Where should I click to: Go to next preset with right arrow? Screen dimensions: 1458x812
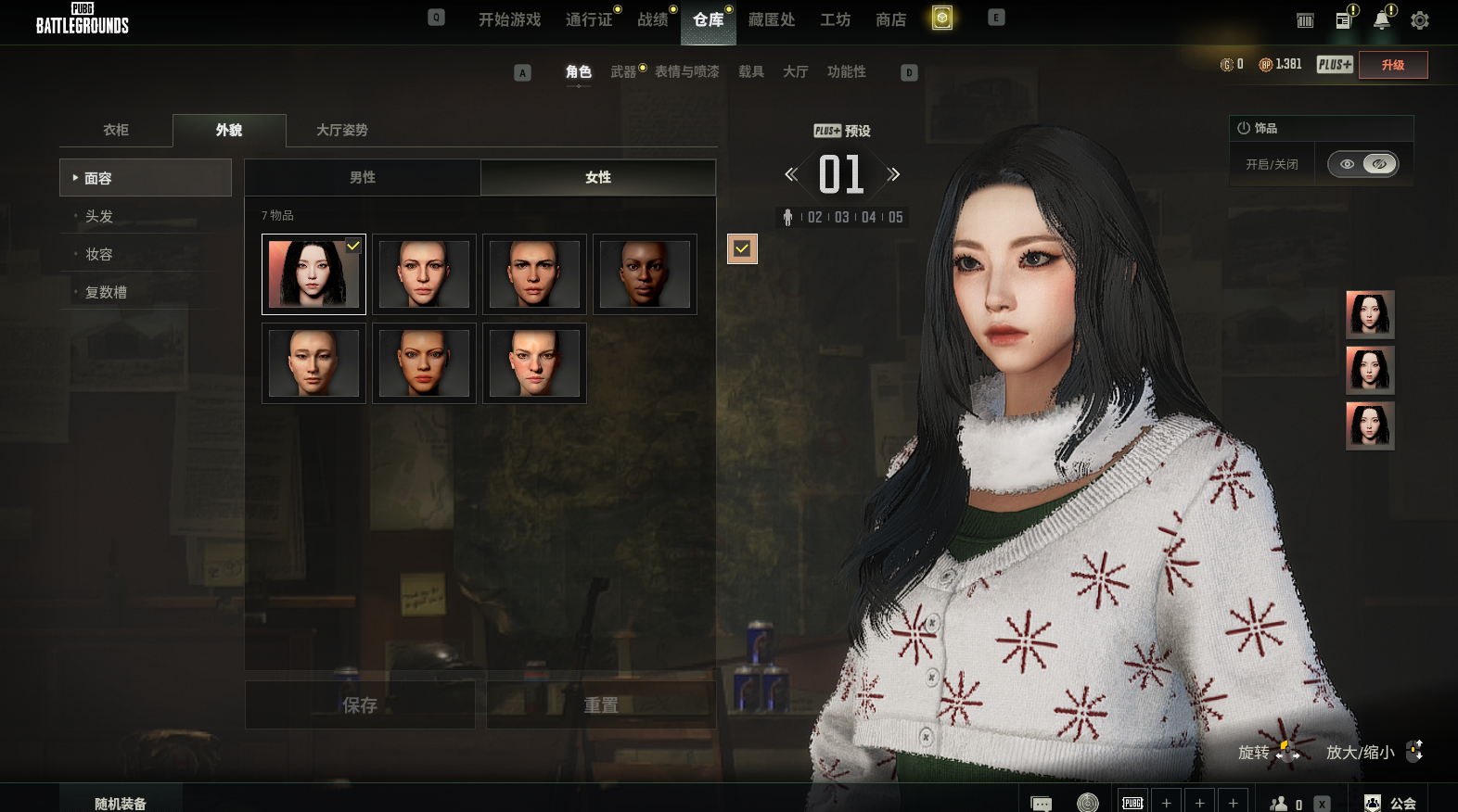point(893,174)
